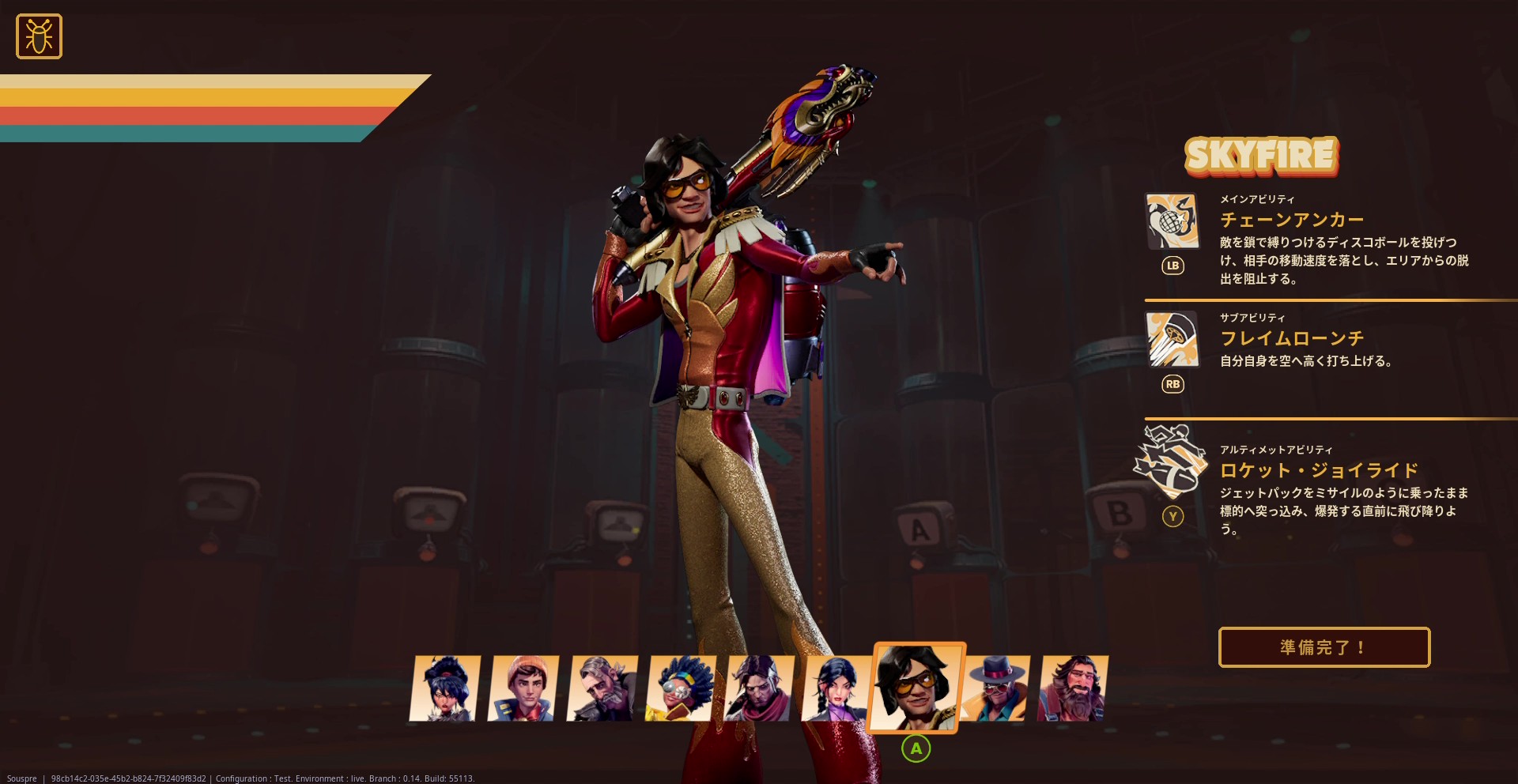The width and height of the screenshot is (1518, 784).
Task: Select the hero with goggles and curly hair
Action: click(681, 688)
